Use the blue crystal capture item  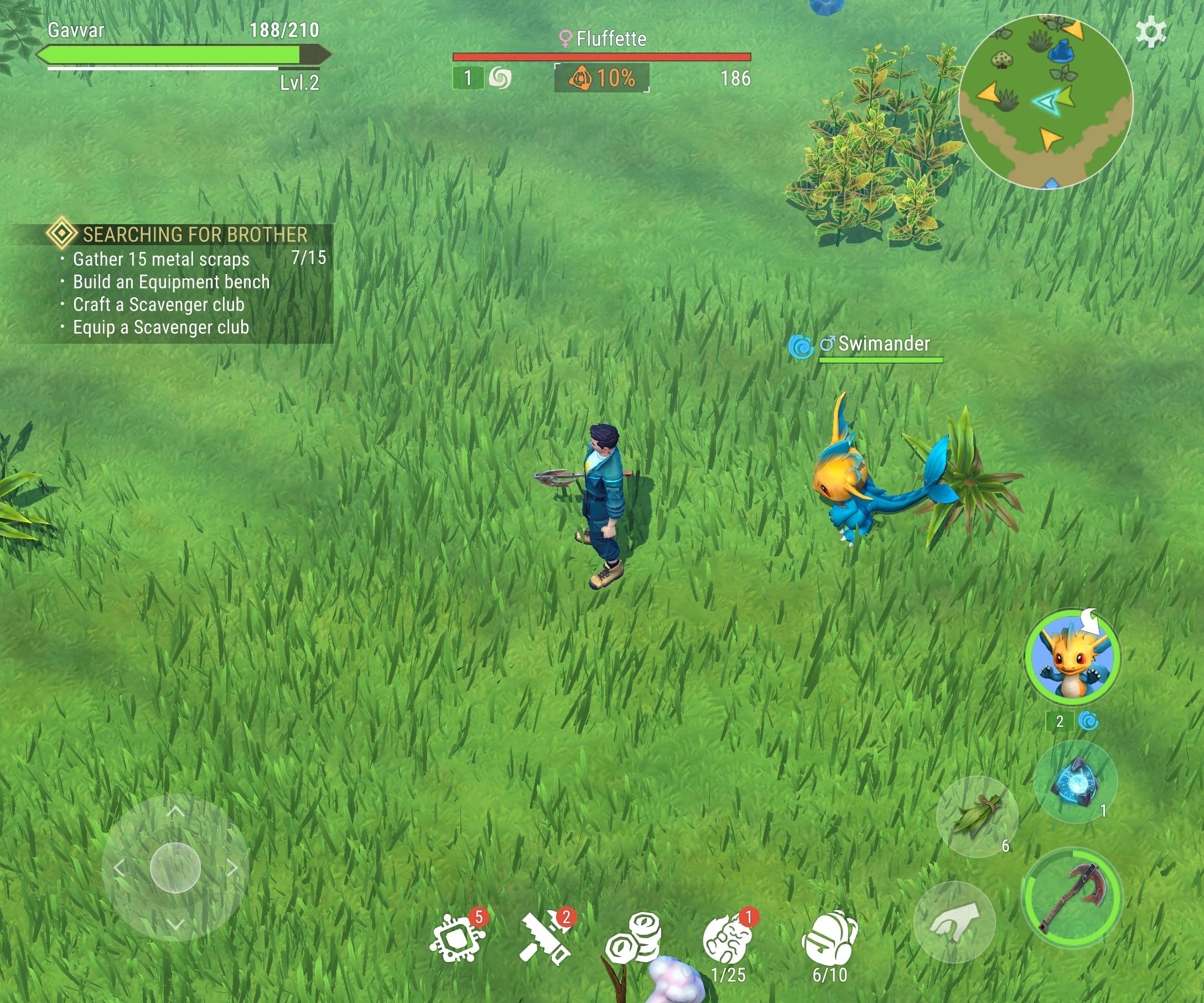1076,782
